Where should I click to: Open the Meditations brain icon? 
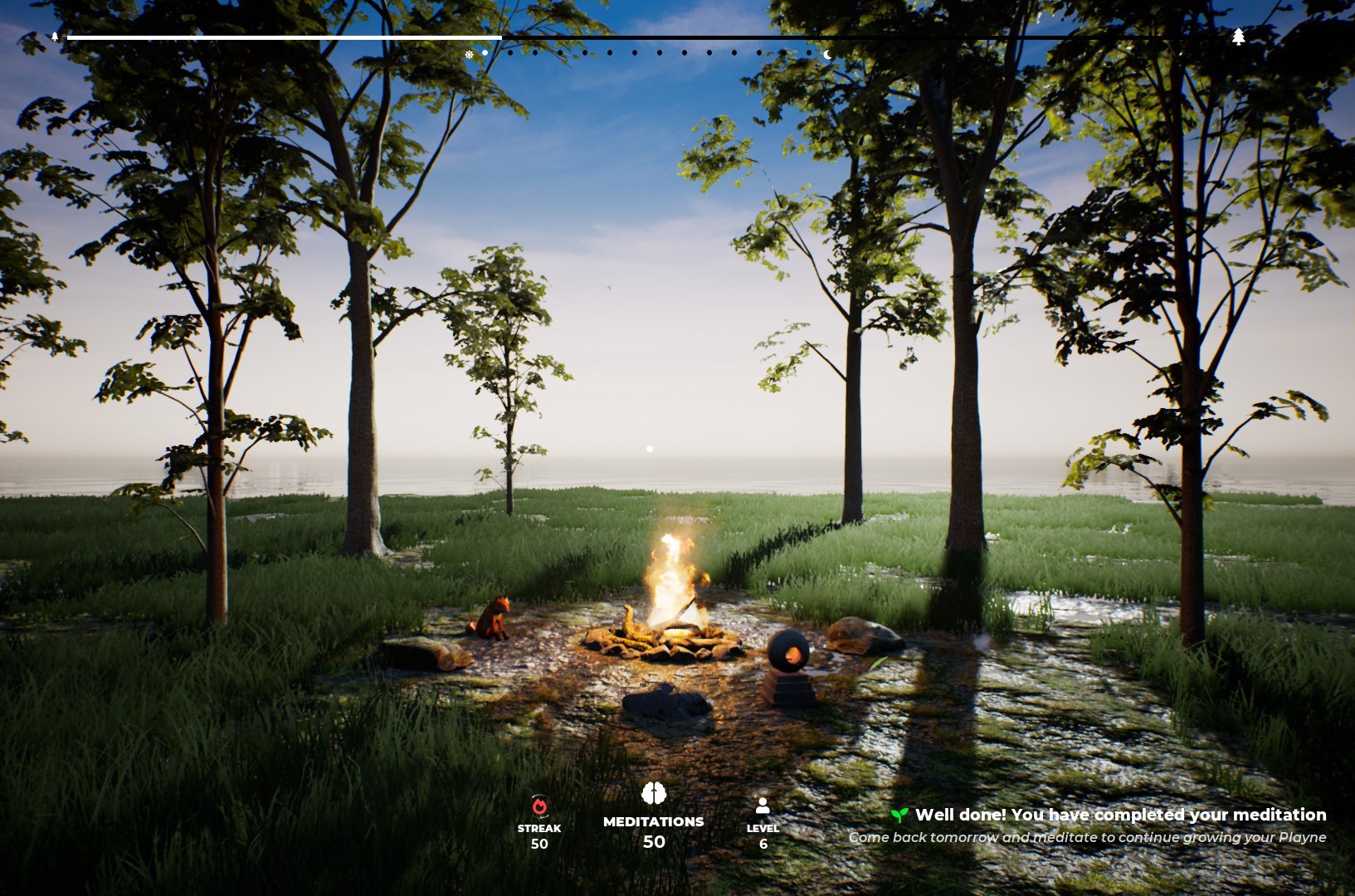coord(654,794)
